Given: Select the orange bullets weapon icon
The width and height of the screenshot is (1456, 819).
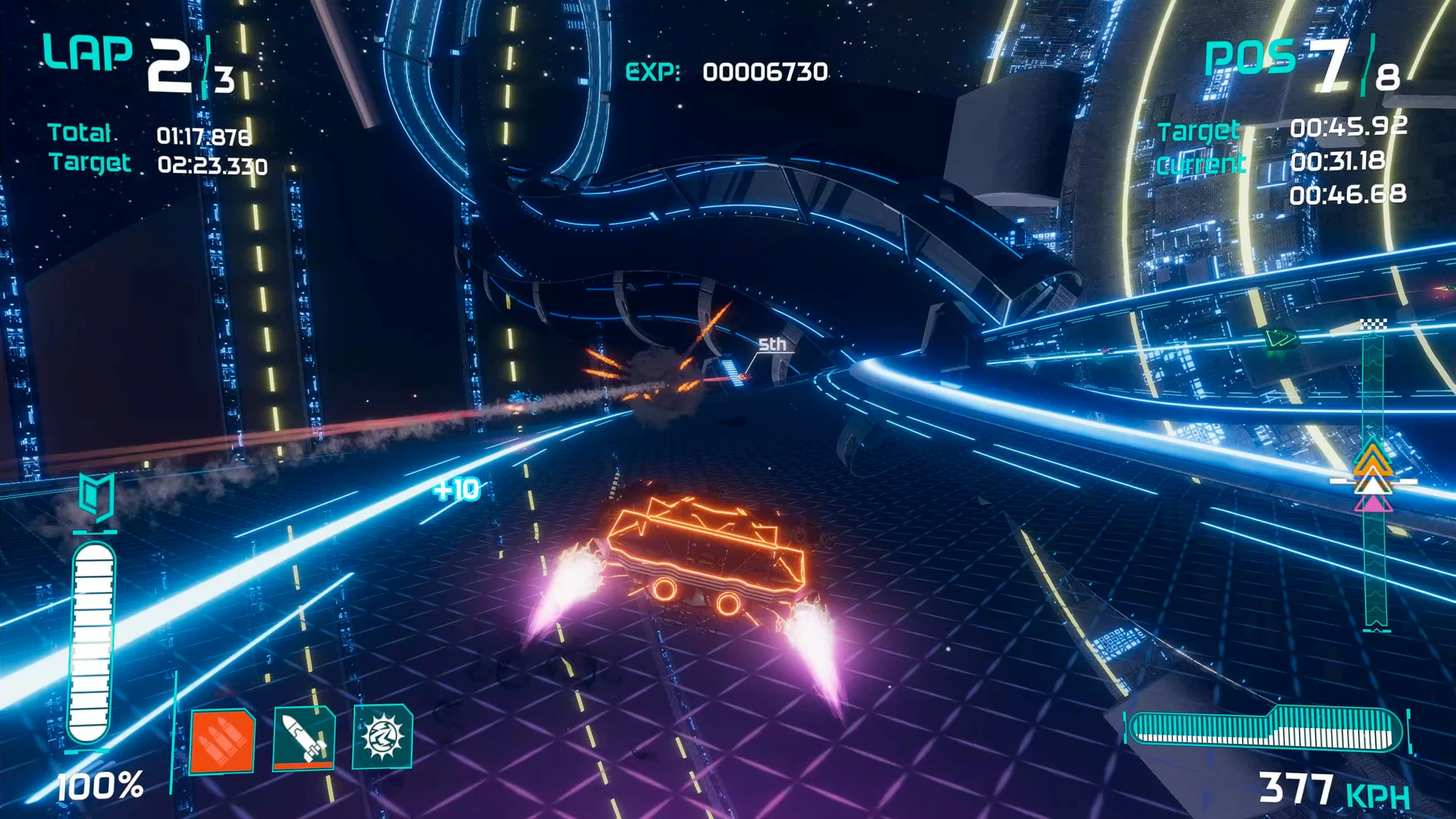Looking at the screenshot, I should 221,741.
